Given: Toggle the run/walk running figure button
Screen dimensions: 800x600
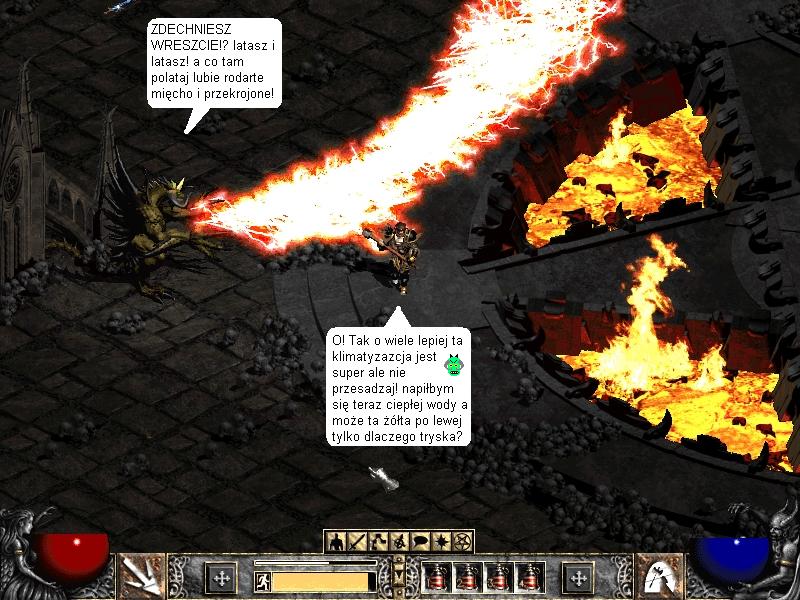Looking at the screenshot, I should (263, 580).
